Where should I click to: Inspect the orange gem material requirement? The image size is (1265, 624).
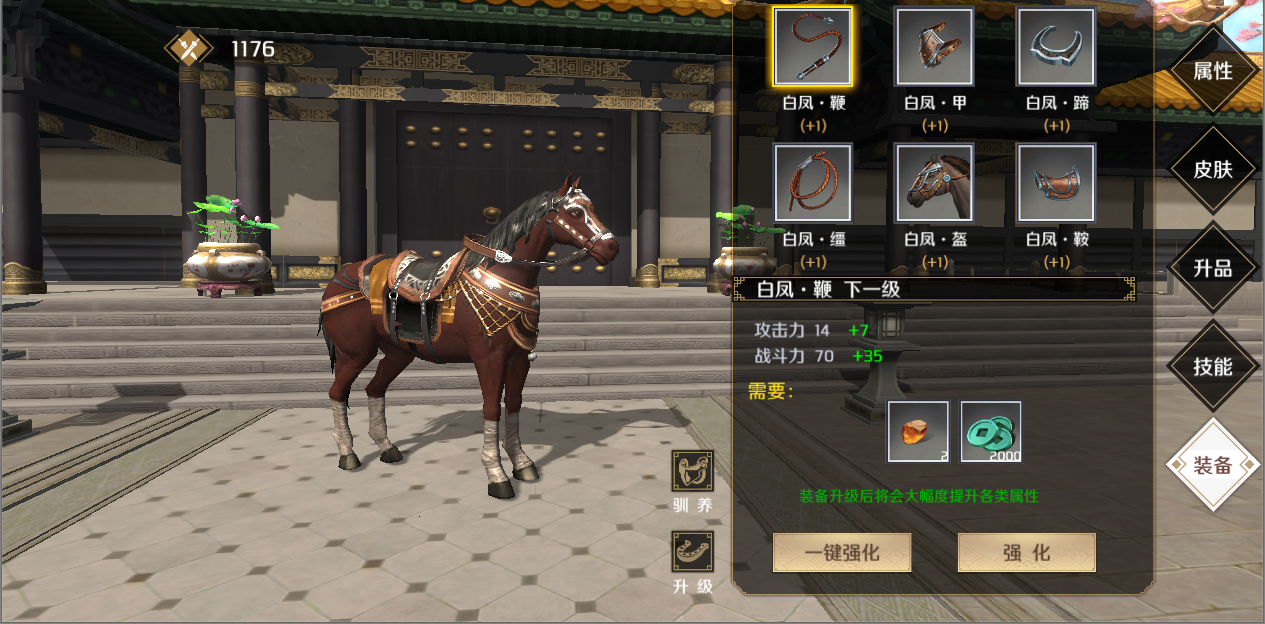918,432
